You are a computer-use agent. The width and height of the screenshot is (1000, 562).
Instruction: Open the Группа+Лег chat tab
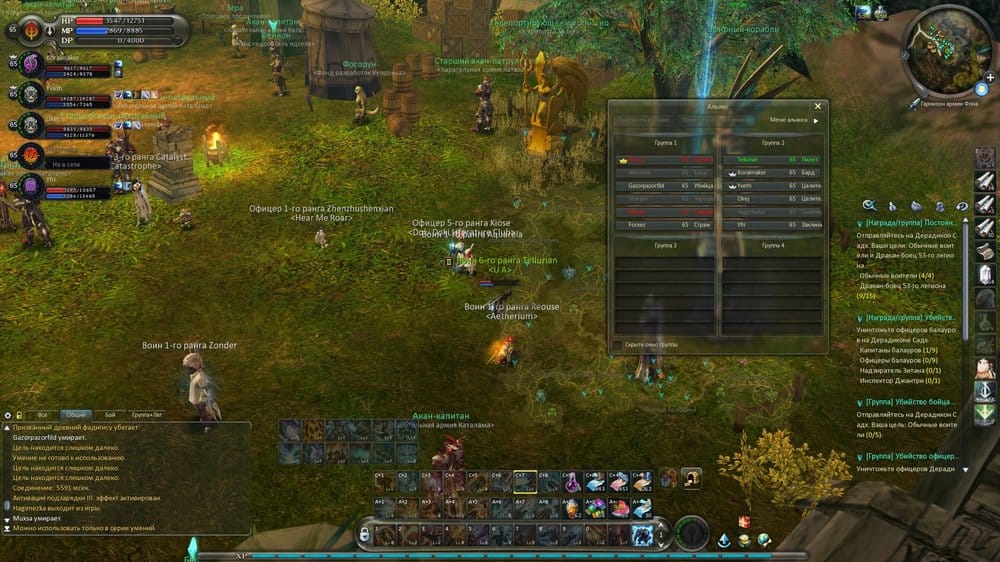pos(147,414)
